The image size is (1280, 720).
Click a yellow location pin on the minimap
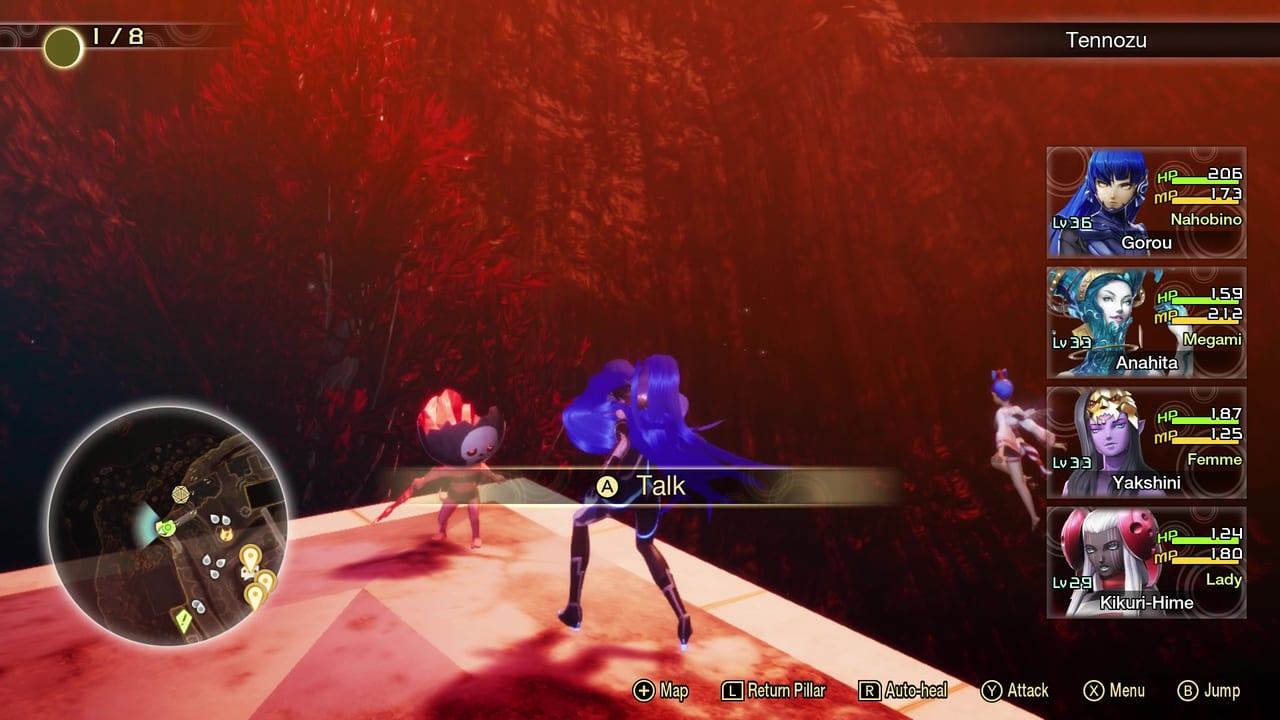click(x=250, y=557)
